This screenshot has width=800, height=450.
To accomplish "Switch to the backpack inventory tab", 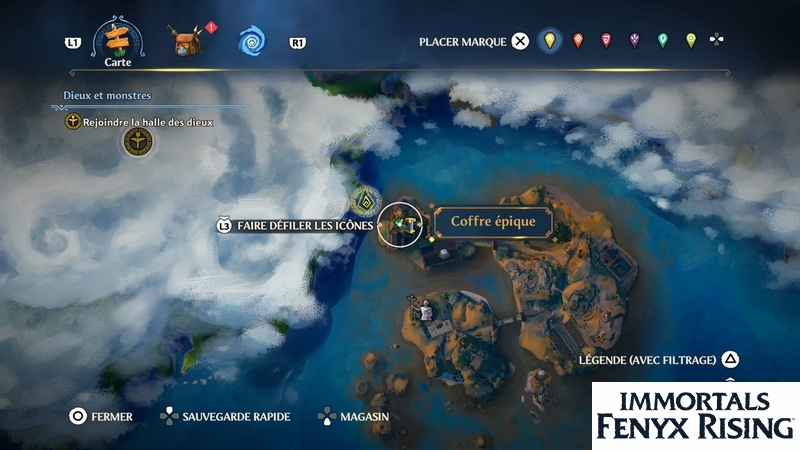I will click(186, 42).
